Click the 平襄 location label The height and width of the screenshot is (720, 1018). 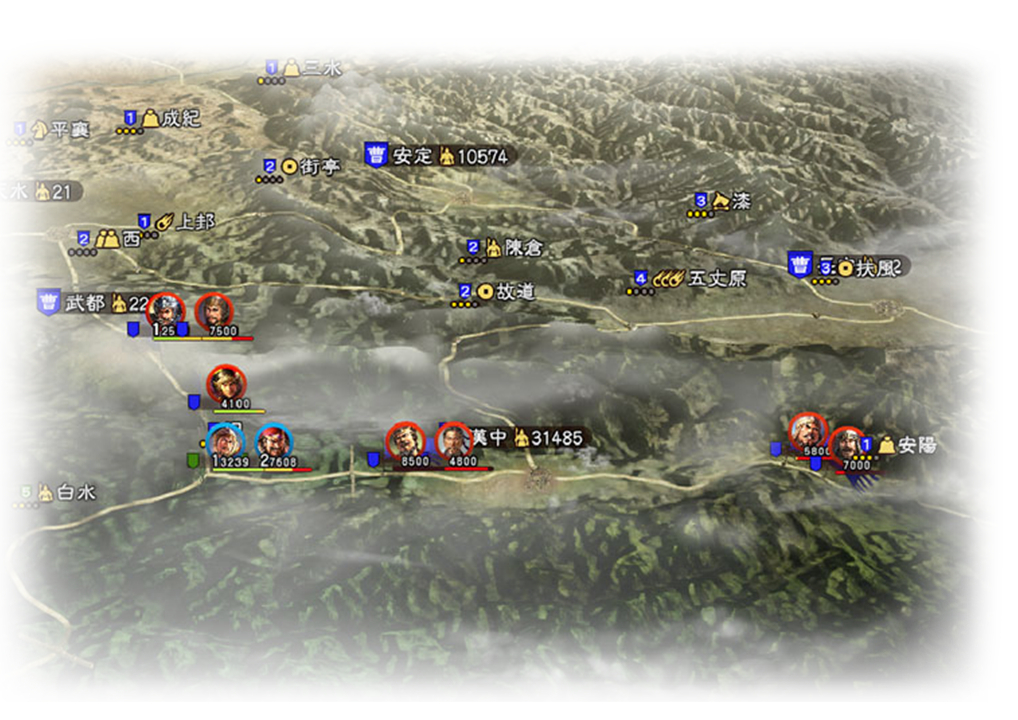click(x=69, y=130)
